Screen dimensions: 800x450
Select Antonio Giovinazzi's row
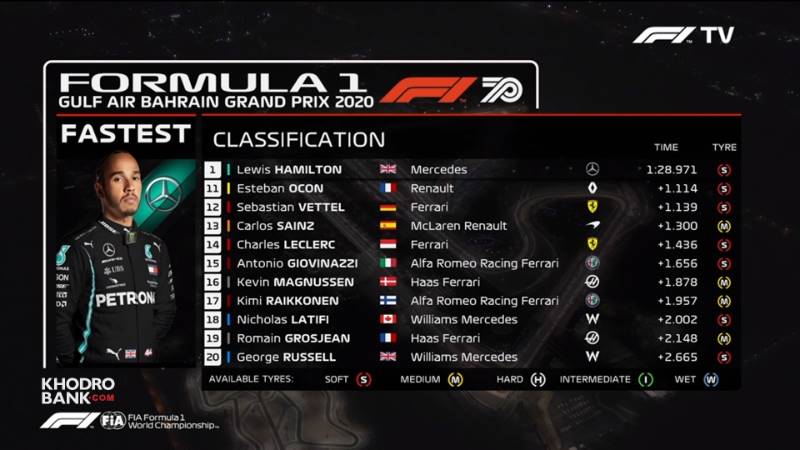click(x=470, y=263)
